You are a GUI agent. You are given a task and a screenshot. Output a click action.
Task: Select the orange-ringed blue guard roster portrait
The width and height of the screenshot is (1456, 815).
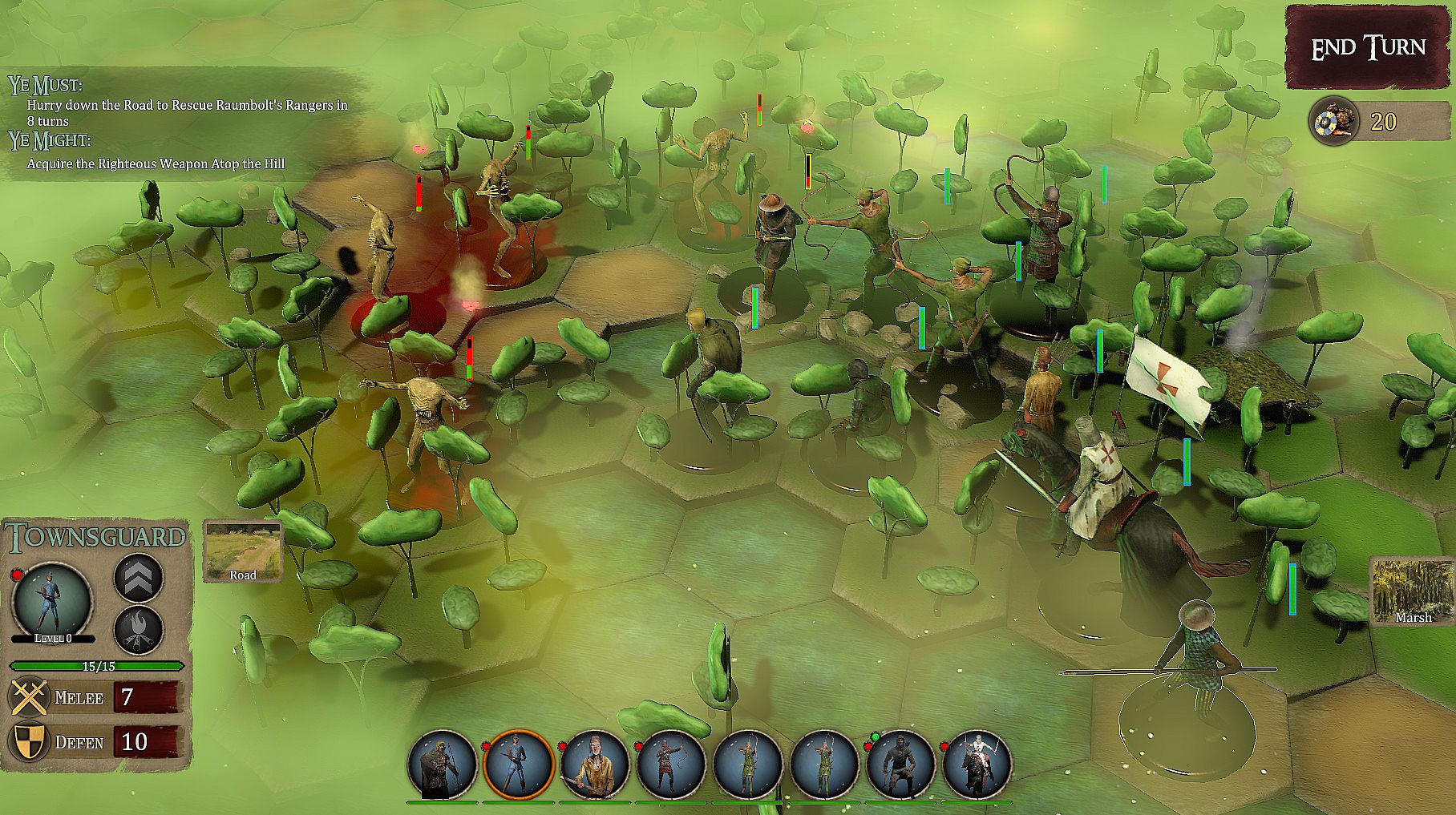click(518, 765)
